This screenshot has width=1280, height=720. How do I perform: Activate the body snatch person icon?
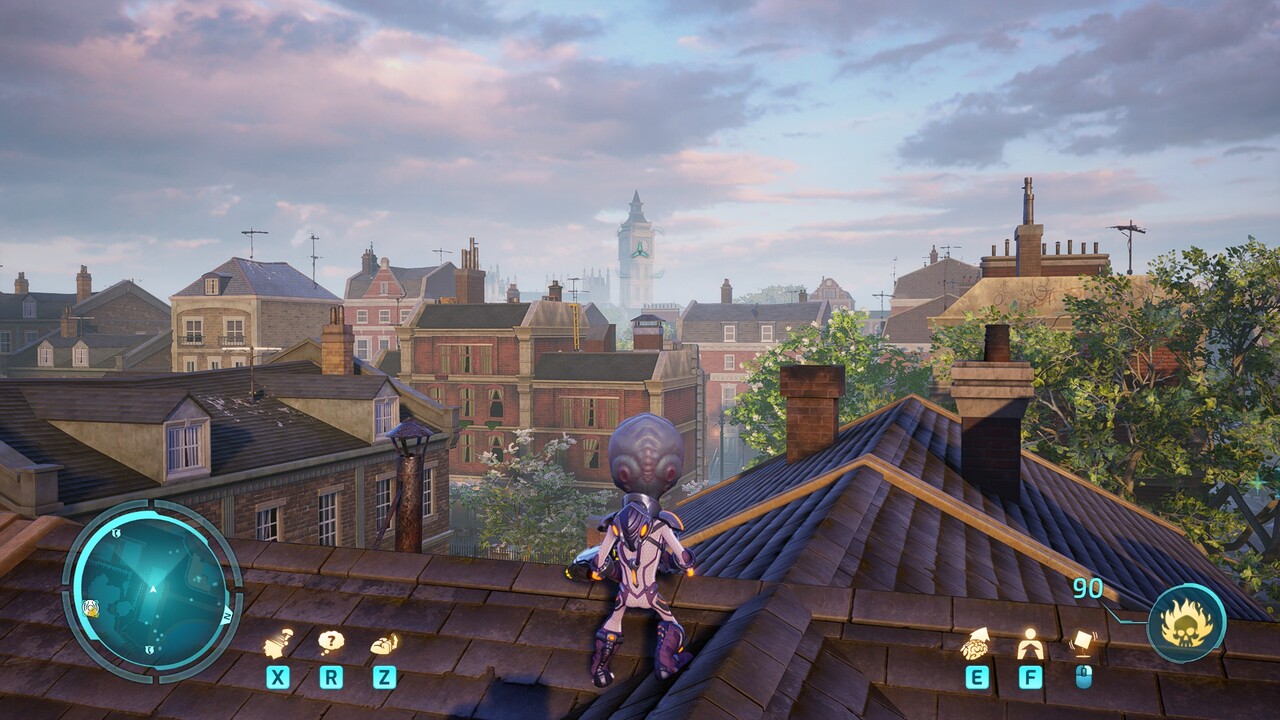1030,644
